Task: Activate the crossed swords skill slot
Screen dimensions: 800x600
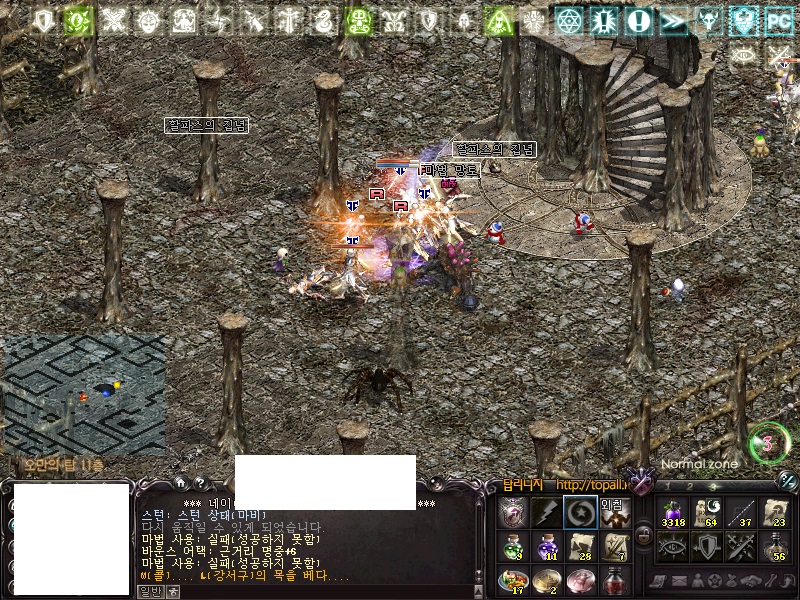Action: tap(740, 546)
